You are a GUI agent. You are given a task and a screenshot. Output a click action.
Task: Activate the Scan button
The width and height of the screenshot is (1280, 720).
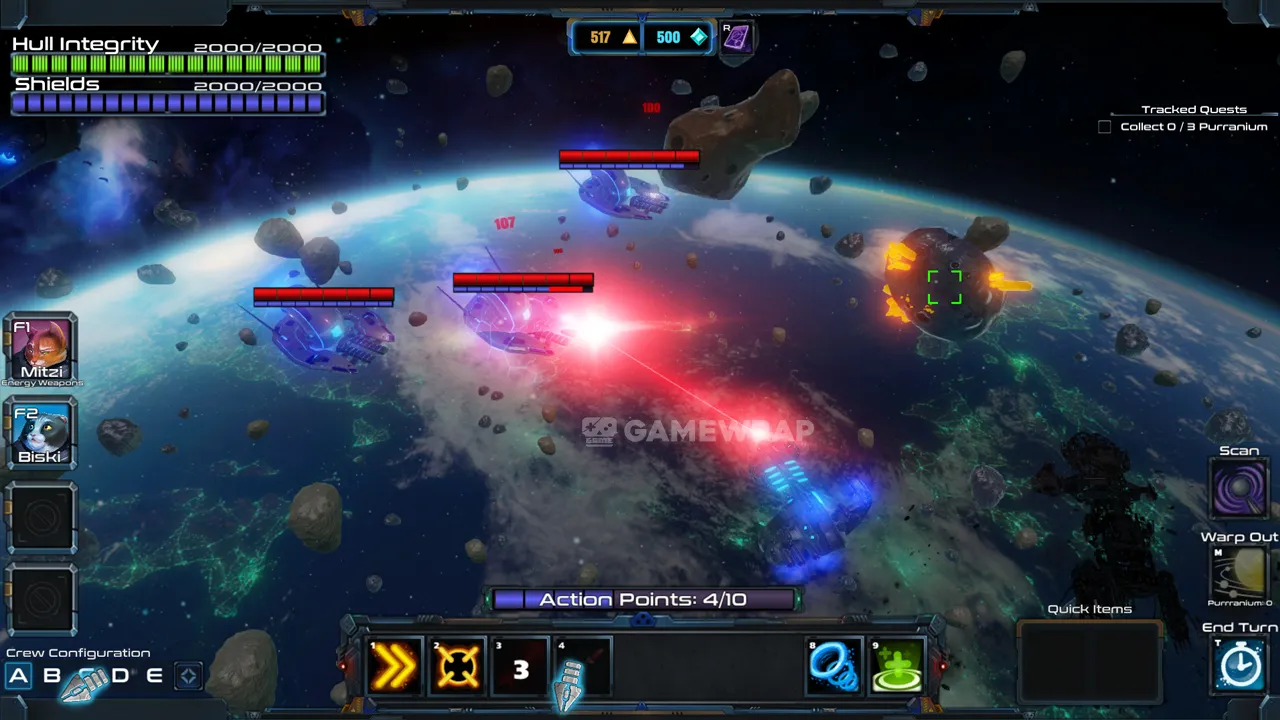[1239, 488]
